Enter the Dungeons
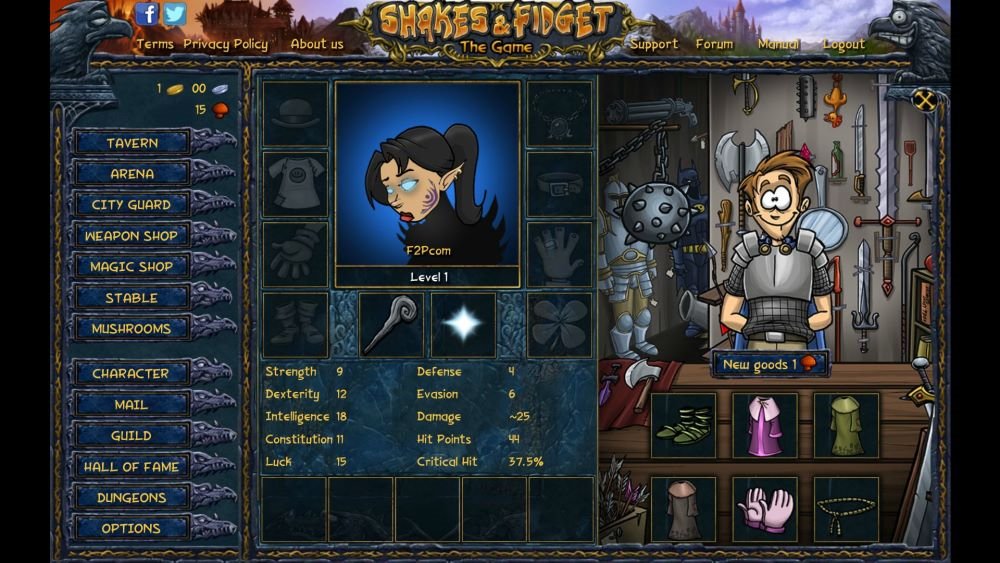The height and width of the screenshot is (563, 1000). tap(132, 498)
